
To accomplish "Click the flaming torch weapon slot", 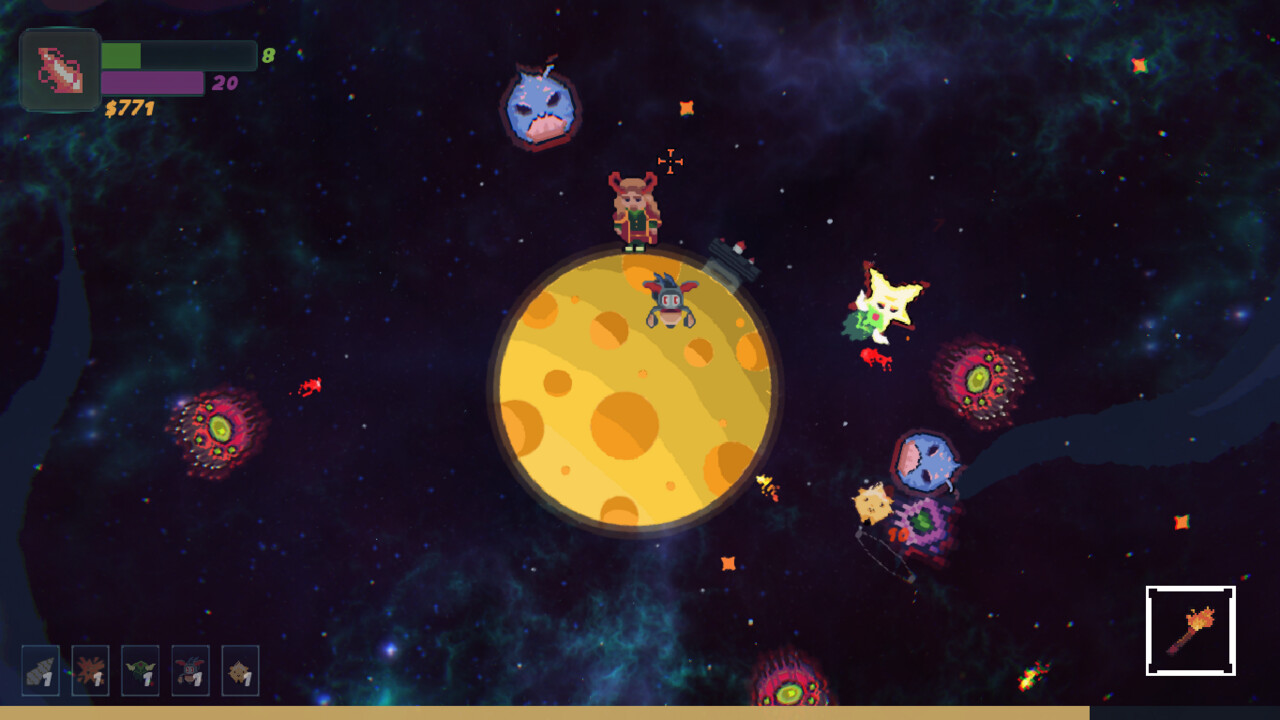I will (1190, 631).
